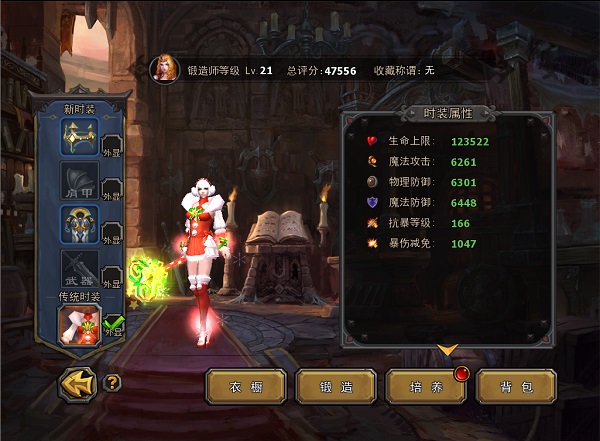This screenshot has height=441, width=600.
Task: Click the player avatar portrait
Action: click(x=163, y=68)
